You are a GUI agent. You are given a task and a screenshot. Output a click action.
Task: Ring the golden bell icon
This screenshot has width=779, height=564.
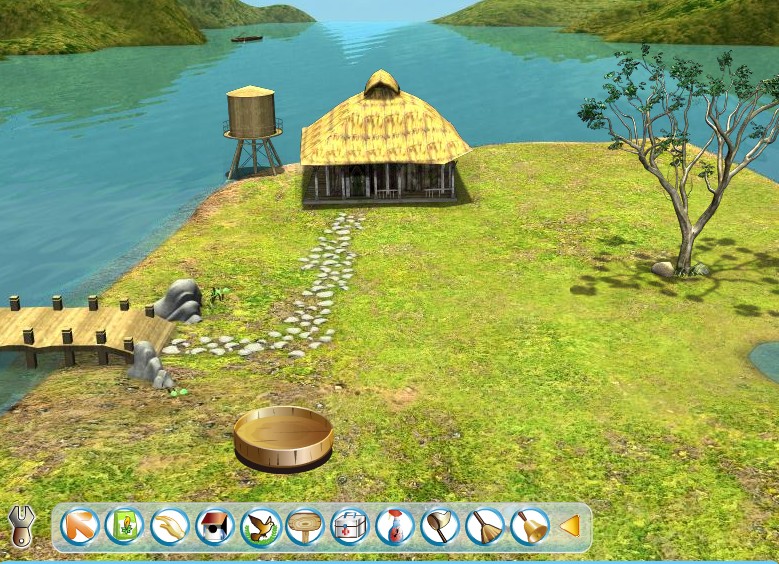(x=530, y=526)
